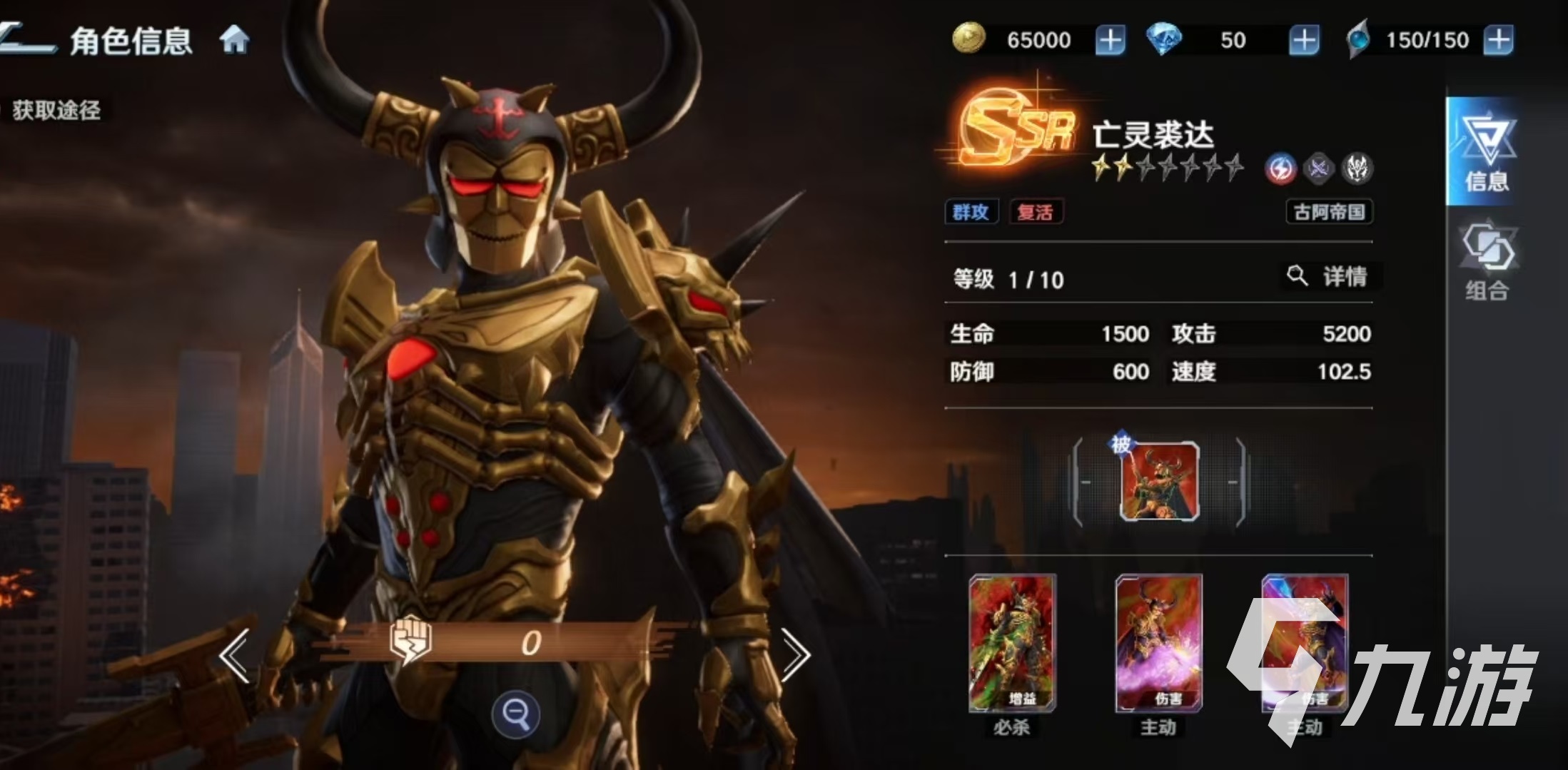This screenshot has width=1568, height=770.
Task: View the middle 主动 active skill card
Action: click(1159, 644)
